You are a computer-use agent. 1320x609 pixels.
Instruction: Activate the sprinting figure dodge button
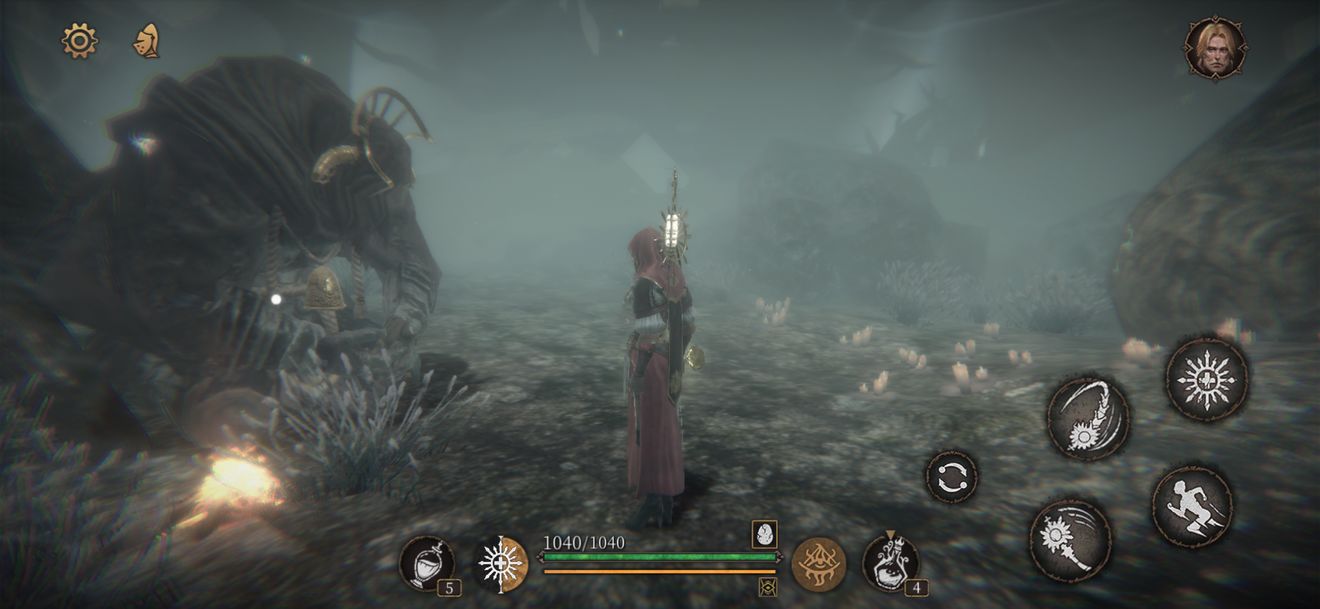(1192, 506)
